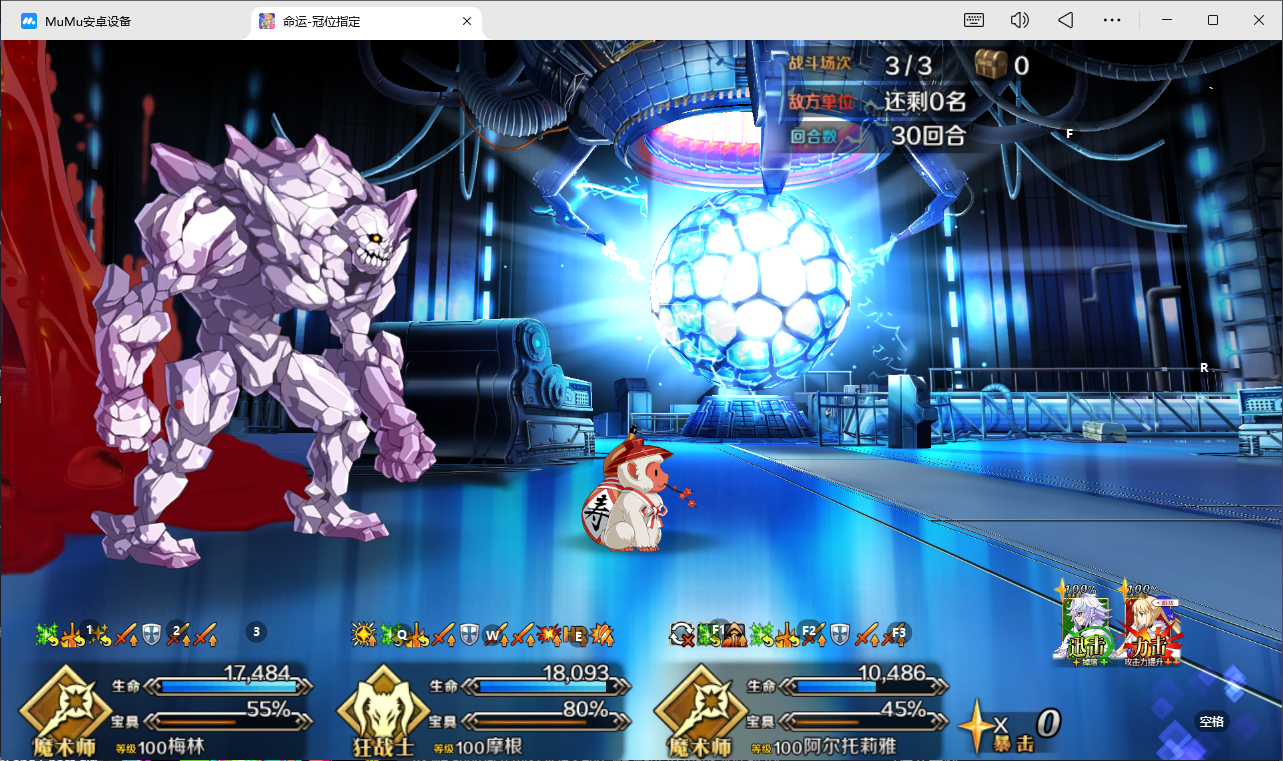Minimize the emulator window
The height and width of the screenshot is (761, 1283).
[1167, 20]
